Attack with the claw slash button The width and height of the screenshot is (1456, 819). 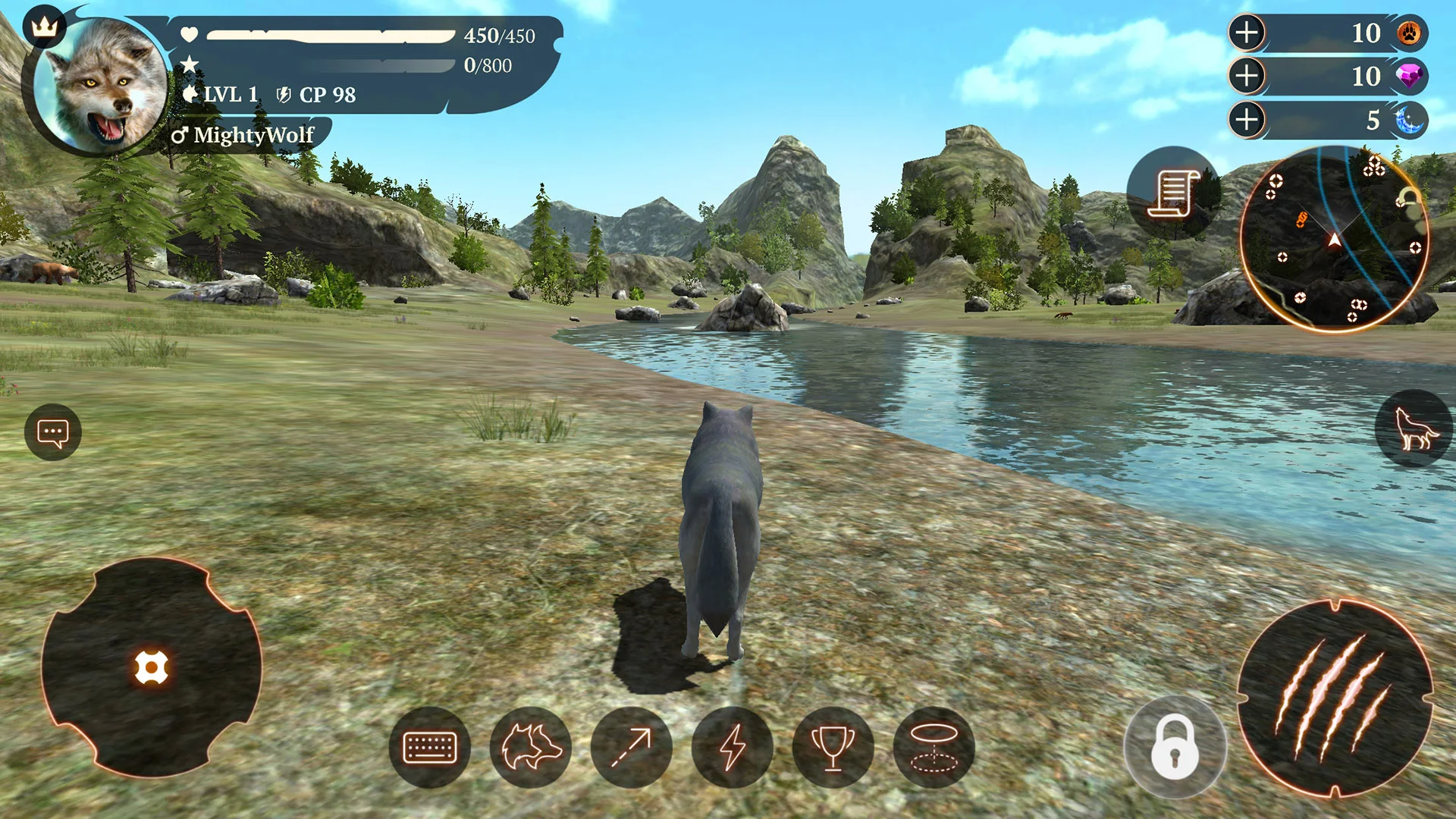click(x=1335, y=698)
